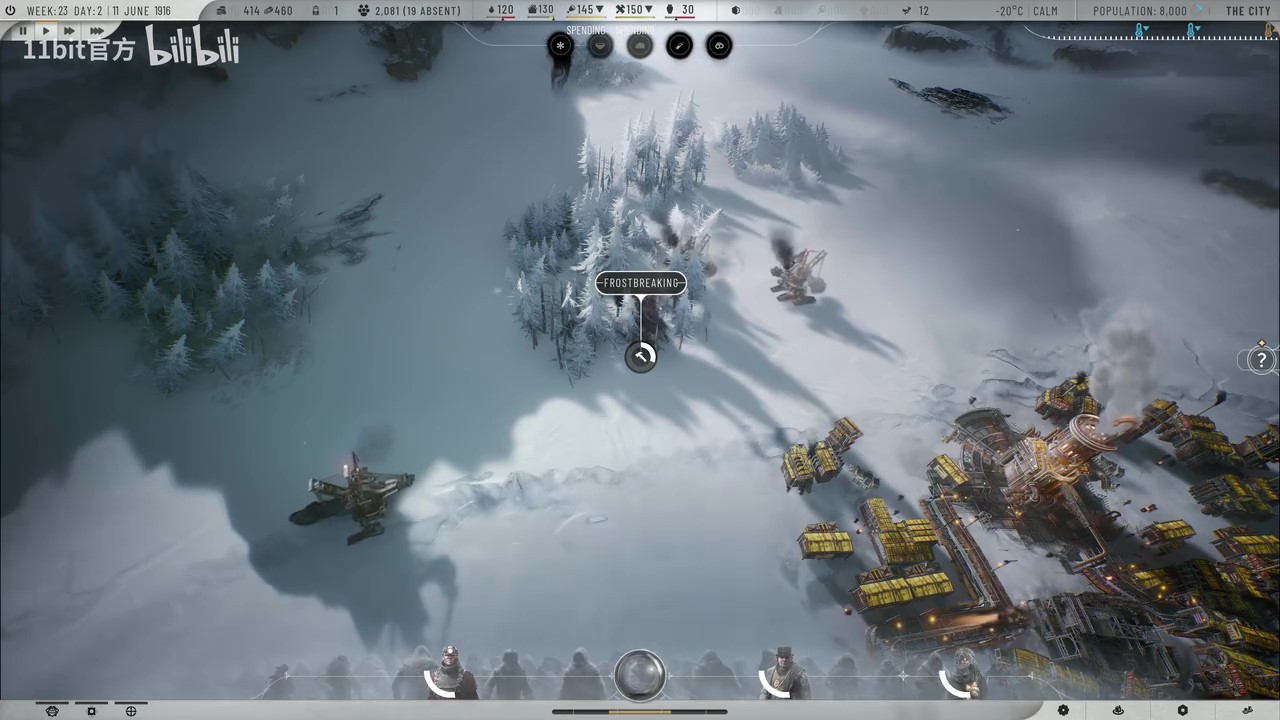Click the Frostbreaking label marker

coord(641,283)
